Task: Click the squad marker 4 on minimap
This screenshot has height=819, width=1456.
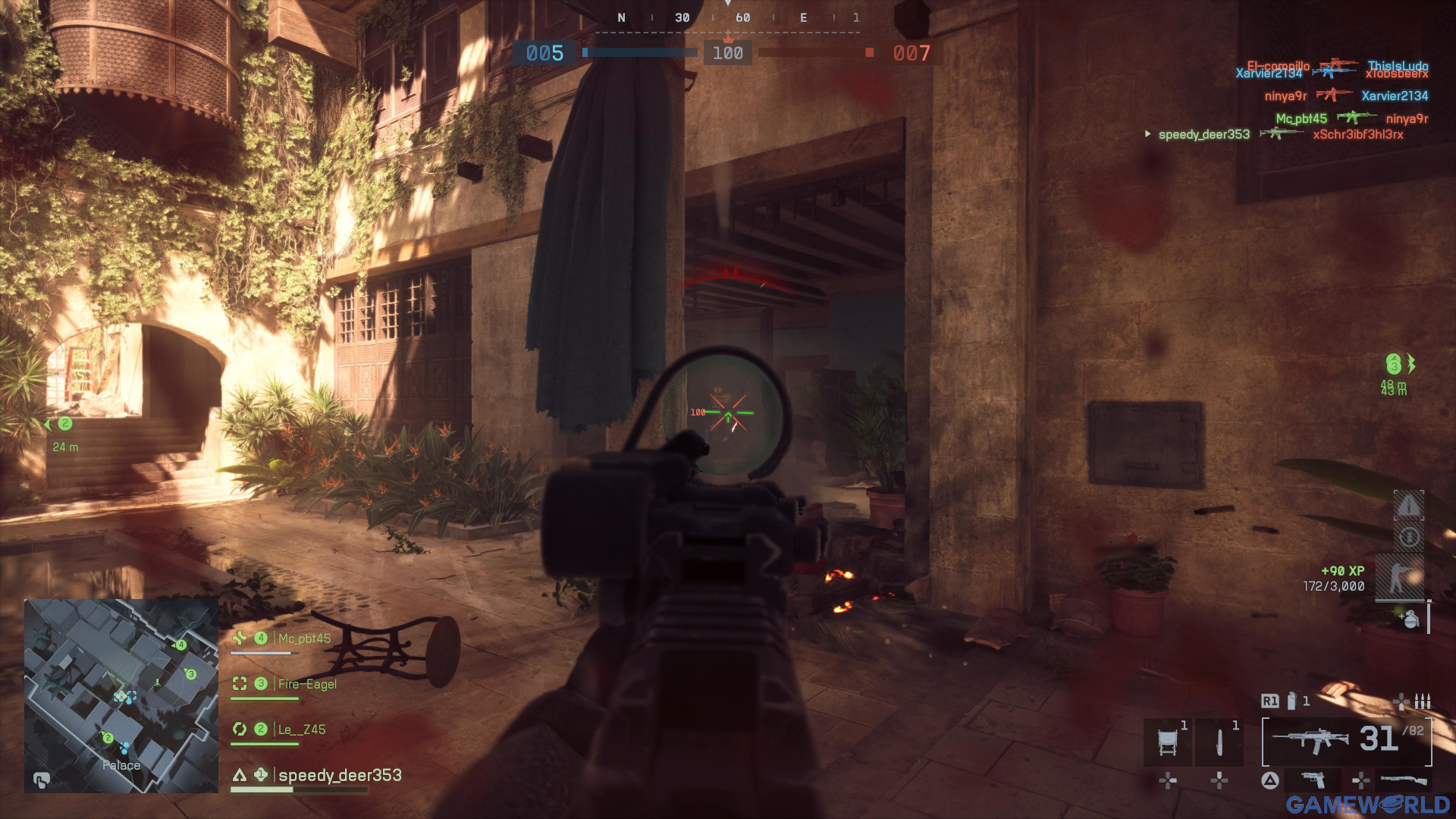Action: point(180,645)
